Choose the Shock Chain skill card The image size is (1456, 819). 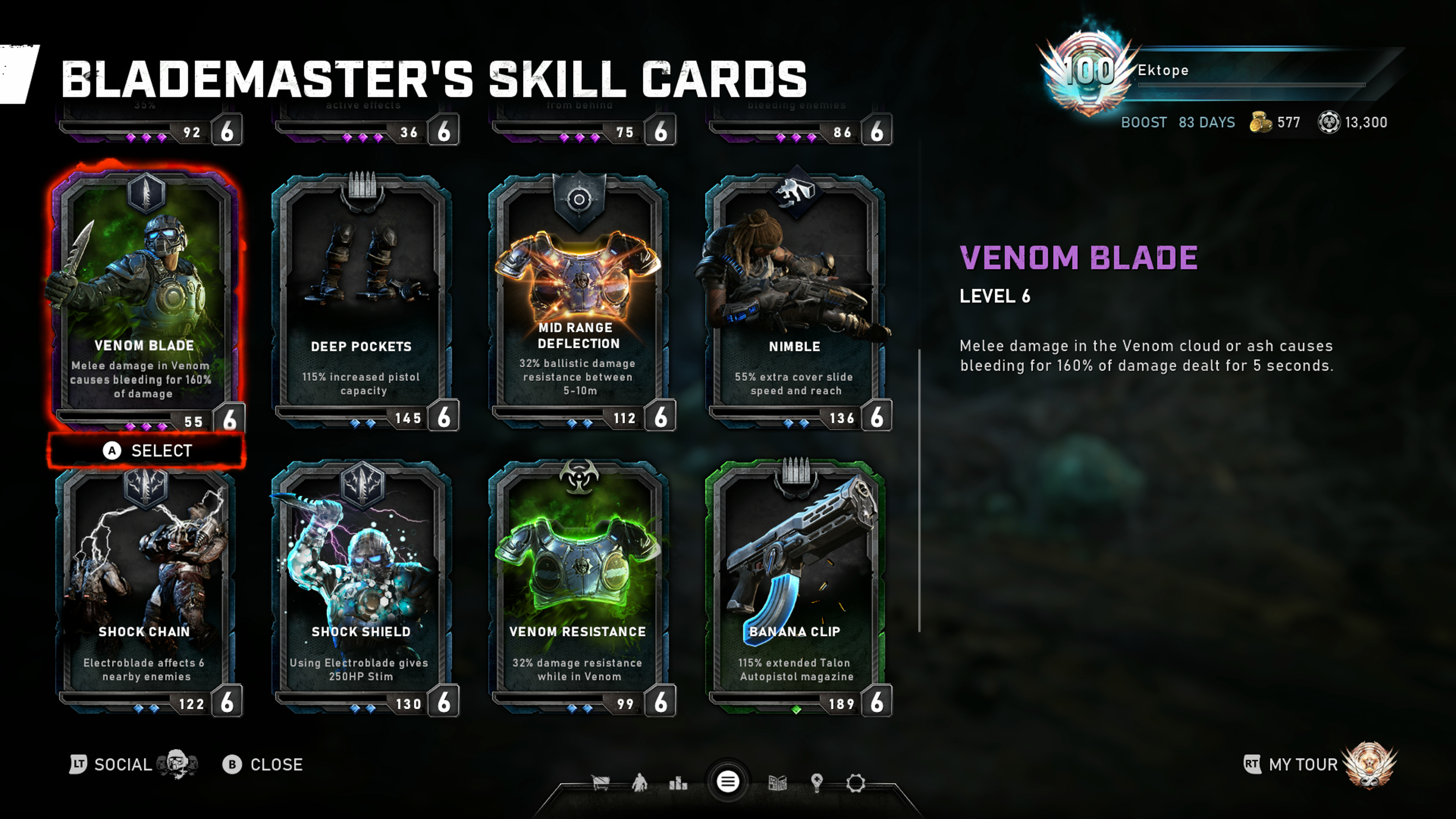tap(145, 588)
